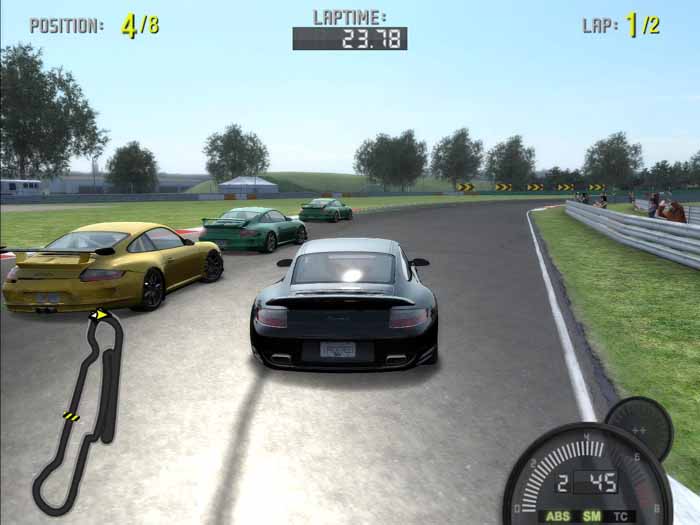Toggle the SM stability indicator

coord(592,517)
